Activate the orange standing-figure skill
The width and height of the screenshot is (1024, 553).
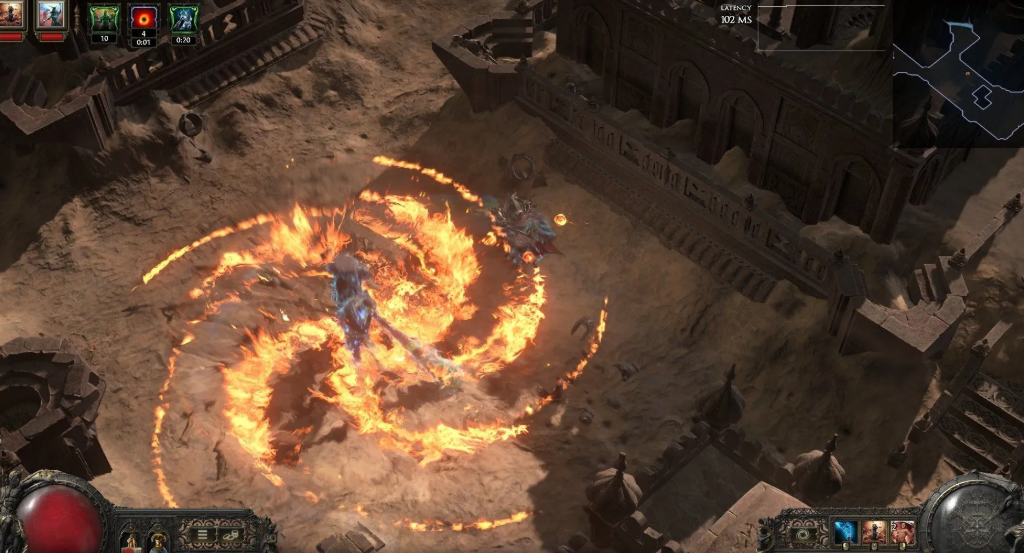[873, 532]
